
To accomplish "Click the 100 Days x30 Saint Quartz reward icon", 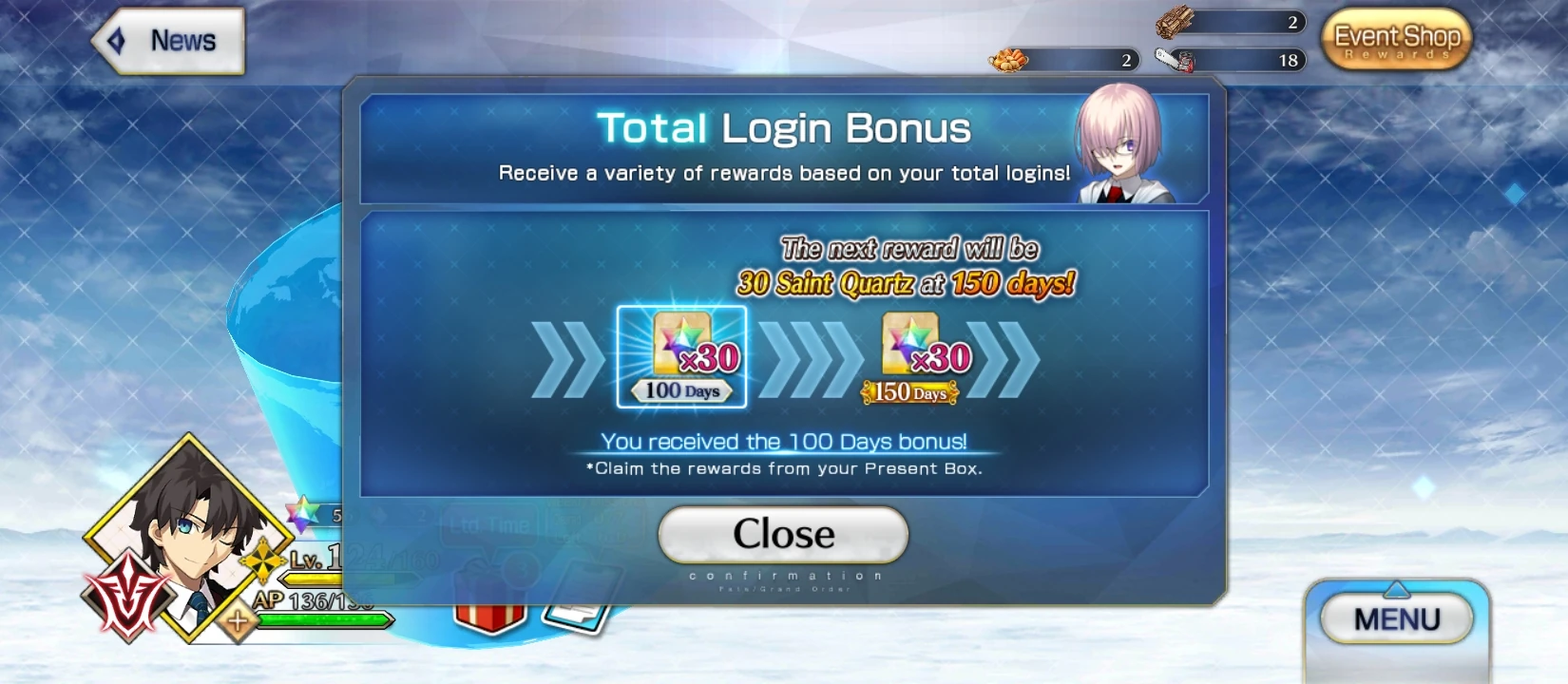I will click(x=682, y=356).
